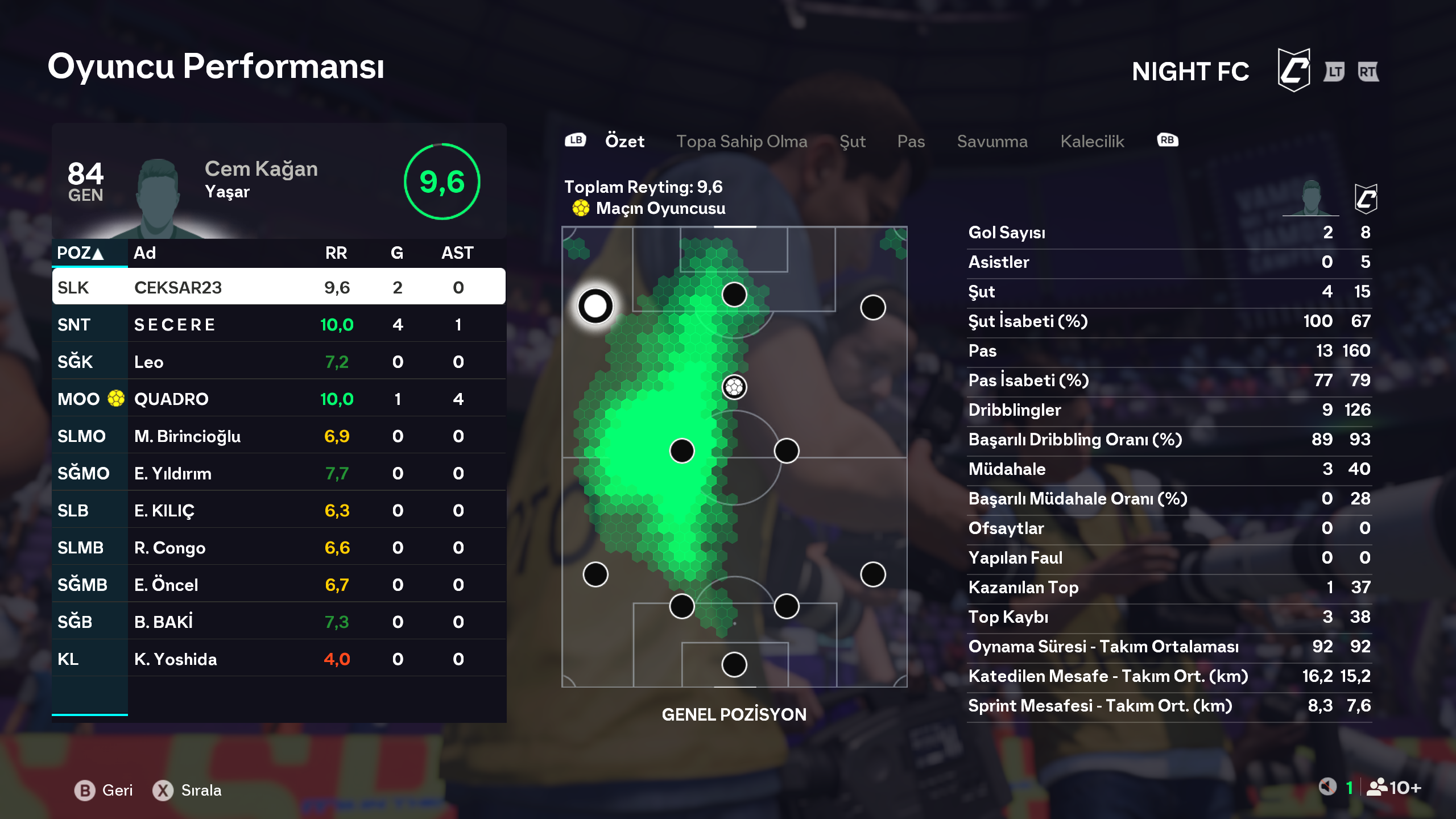Choose E. Yıldırım in the list
This screenshot has width=1456, height=819.
coord(279,473)
